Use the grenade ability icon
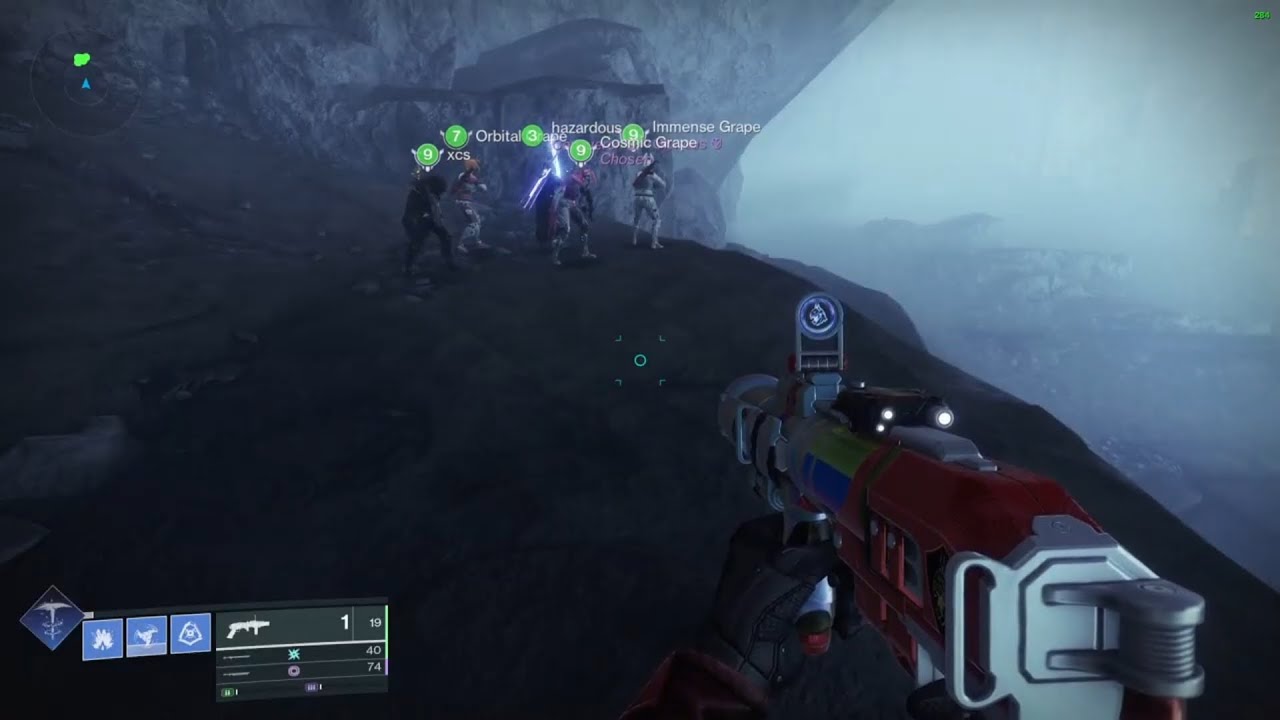This screenshot has width=1280, height=720. [x=102, y=637]
